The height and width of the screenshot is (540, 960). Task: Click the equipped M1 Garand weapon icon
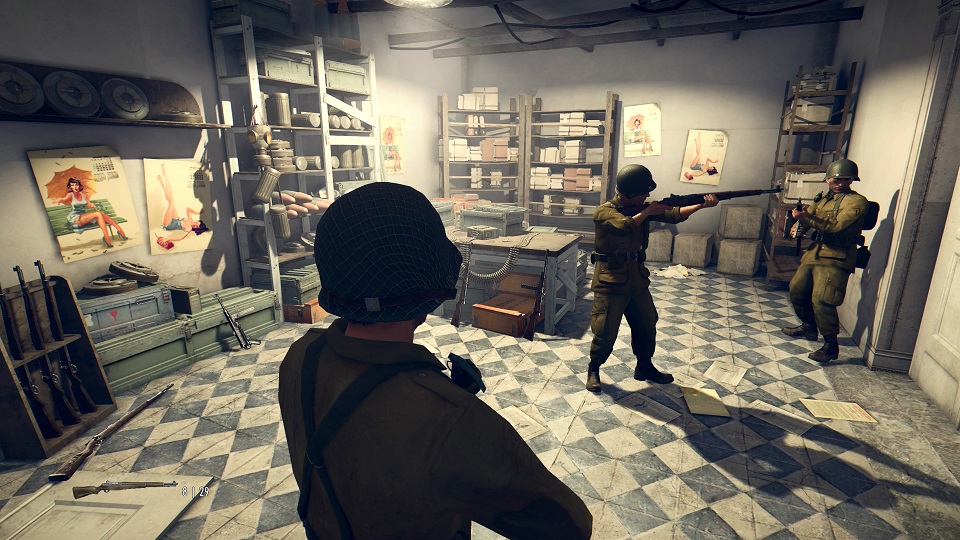click(x=123, y=488)
